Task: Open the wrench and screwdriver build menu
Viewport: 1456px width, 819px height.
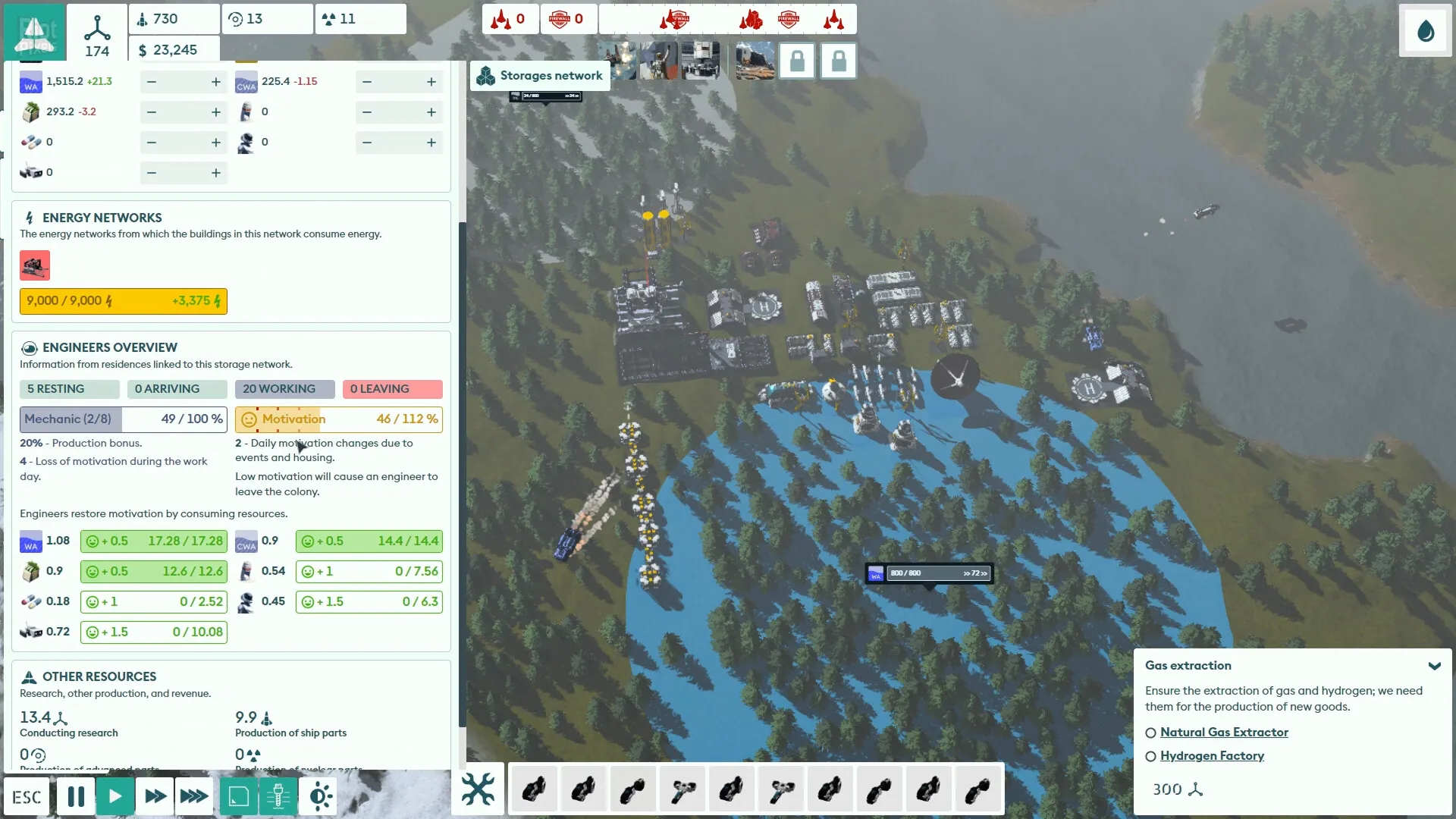Action: [x=478, y=789]
